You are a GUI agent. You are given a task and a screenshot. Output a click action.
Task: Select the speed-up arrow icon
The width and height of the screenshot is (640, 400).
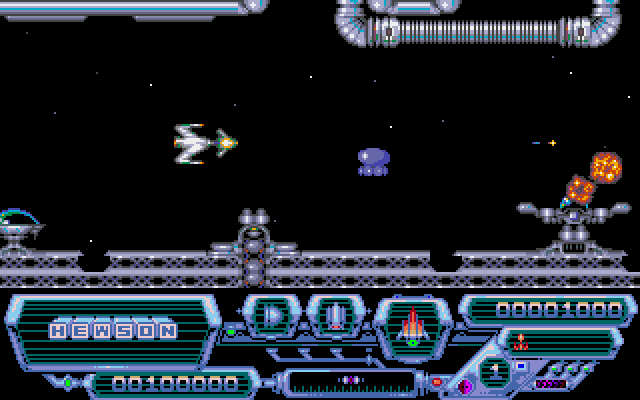pyautogui.click(x=274, y=317)
